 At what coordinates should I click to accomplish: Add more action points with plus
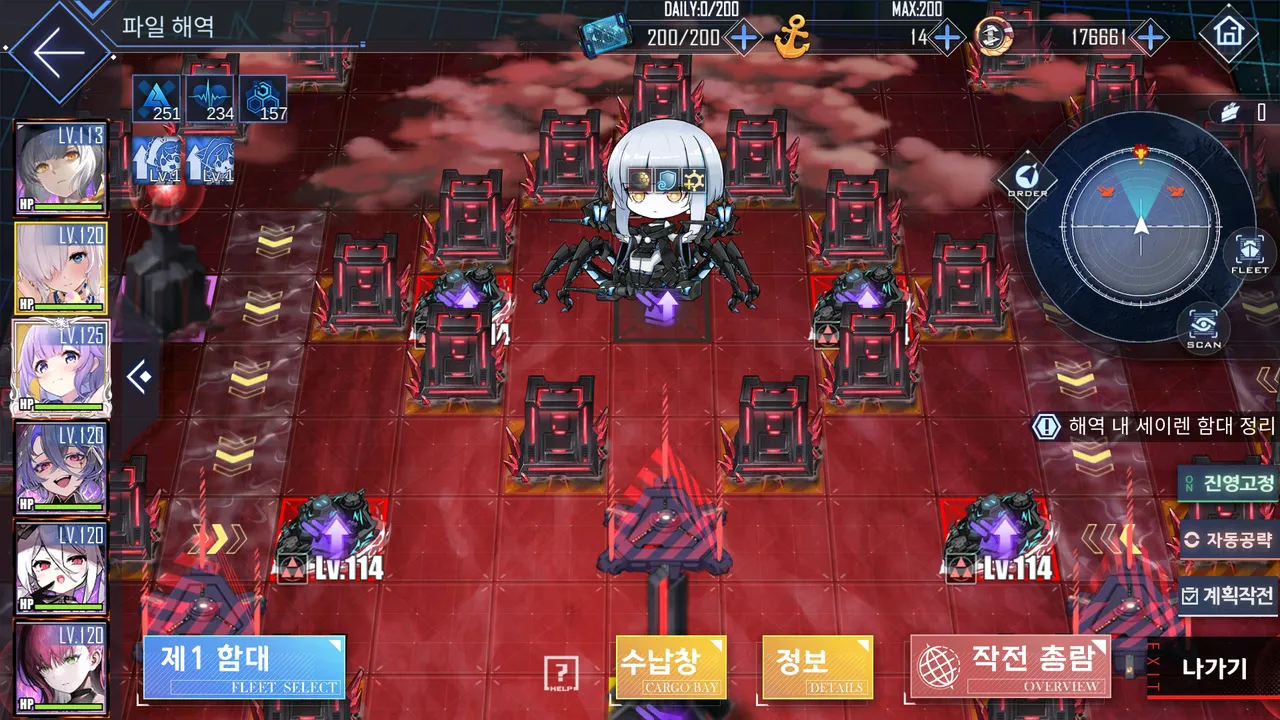(x=743, y=39)
